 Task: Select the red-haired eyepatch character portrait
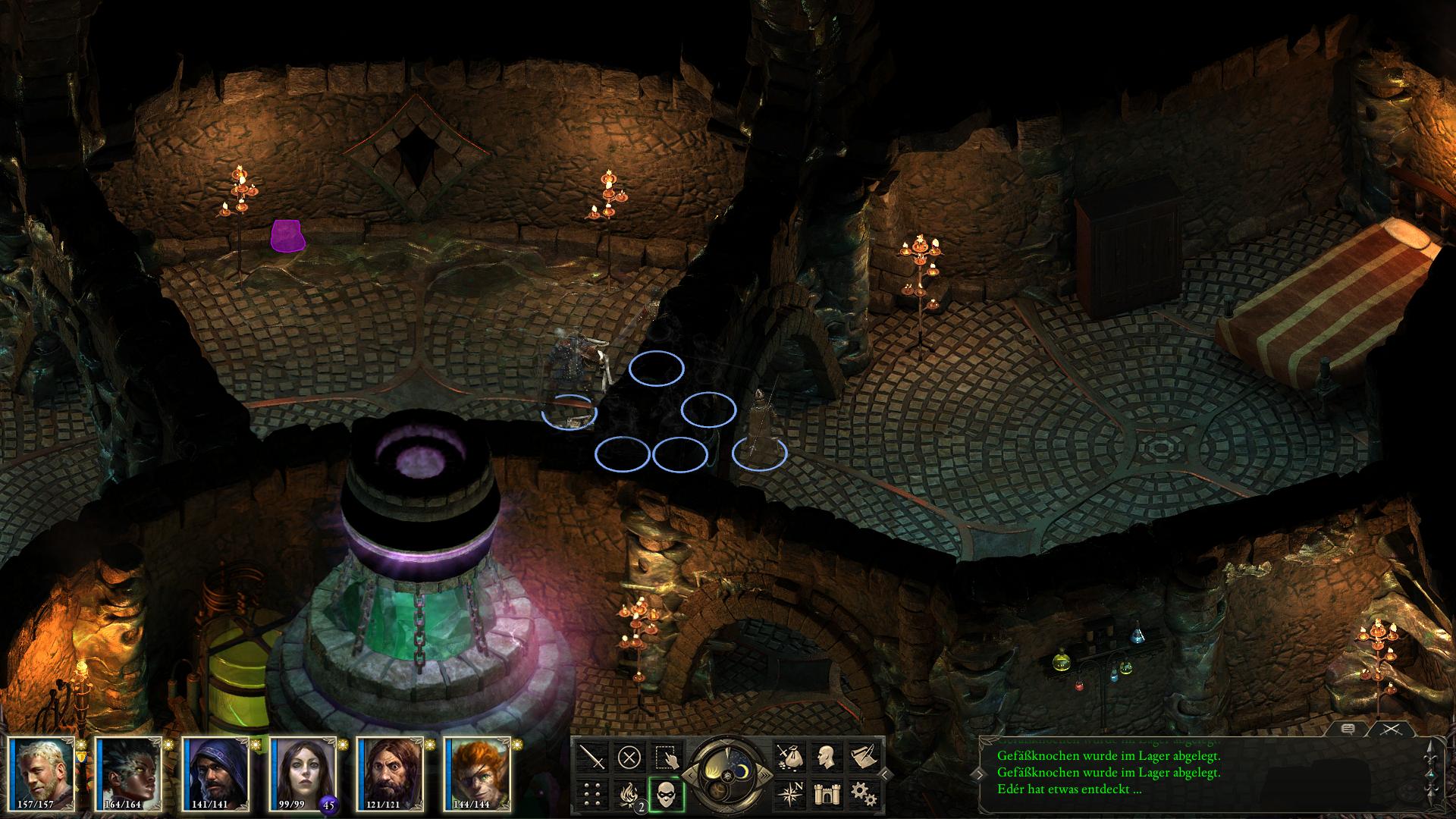click(x=476, y=772)
